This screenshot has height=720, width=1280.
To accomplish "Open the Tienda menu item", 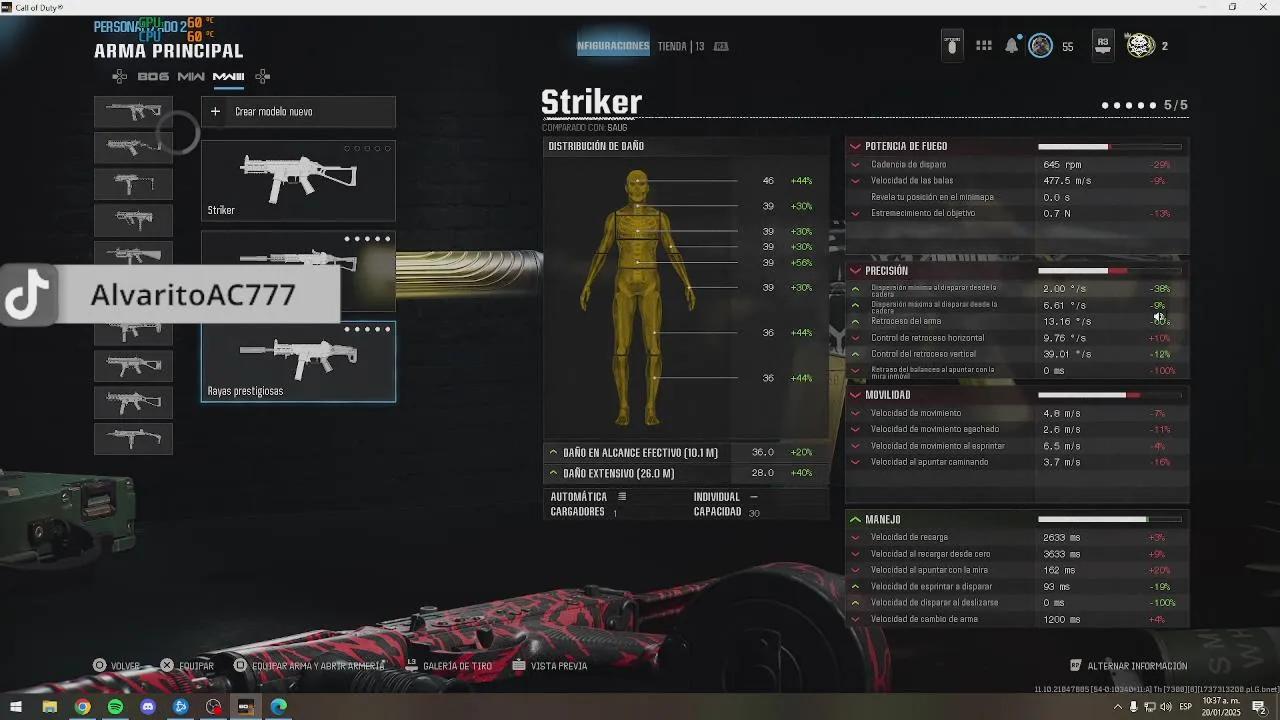I will click(672, 45).
